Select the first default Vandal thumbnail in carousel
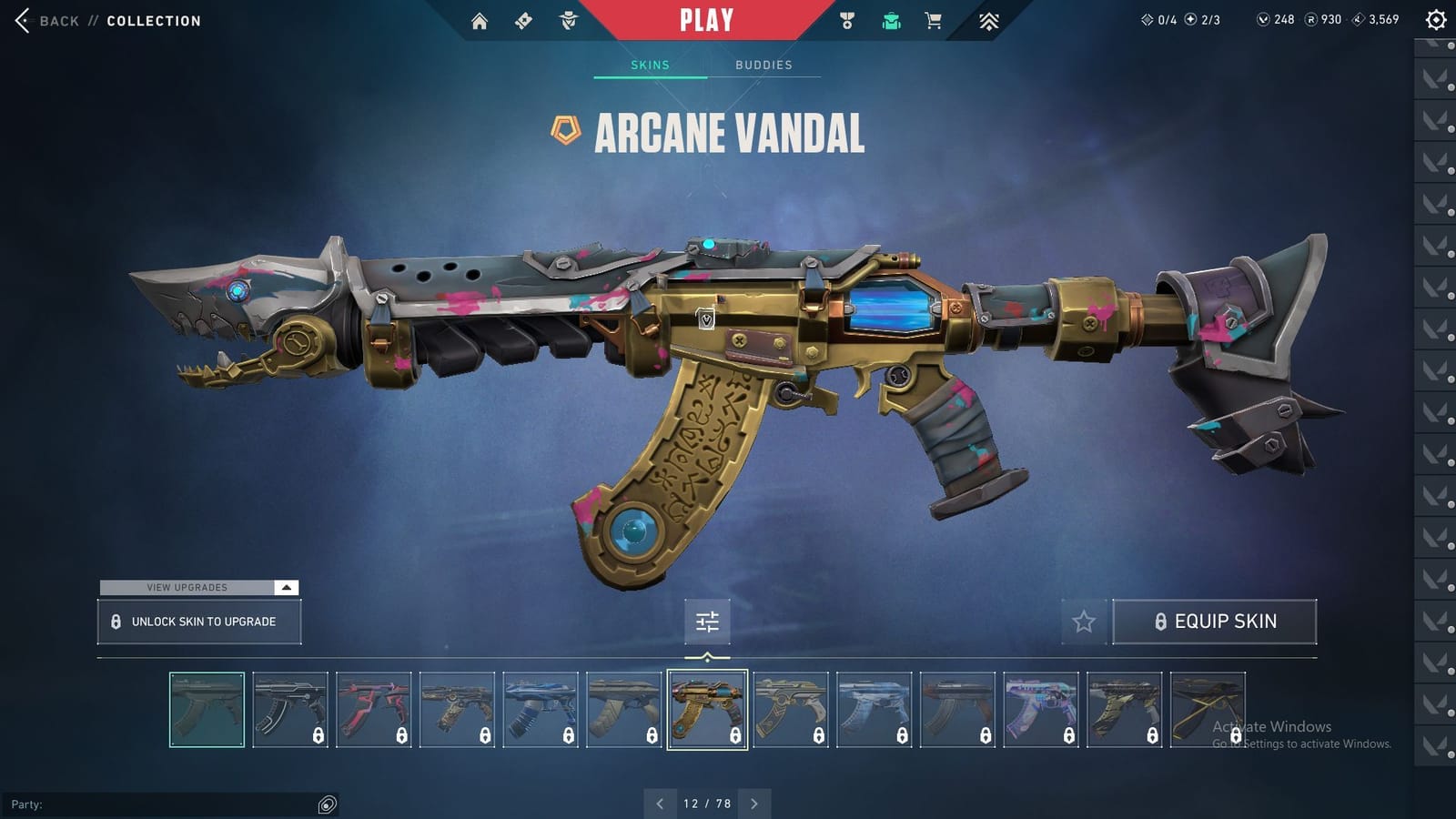The height and width of the screenshot is (819, 1456). [207, 710]
